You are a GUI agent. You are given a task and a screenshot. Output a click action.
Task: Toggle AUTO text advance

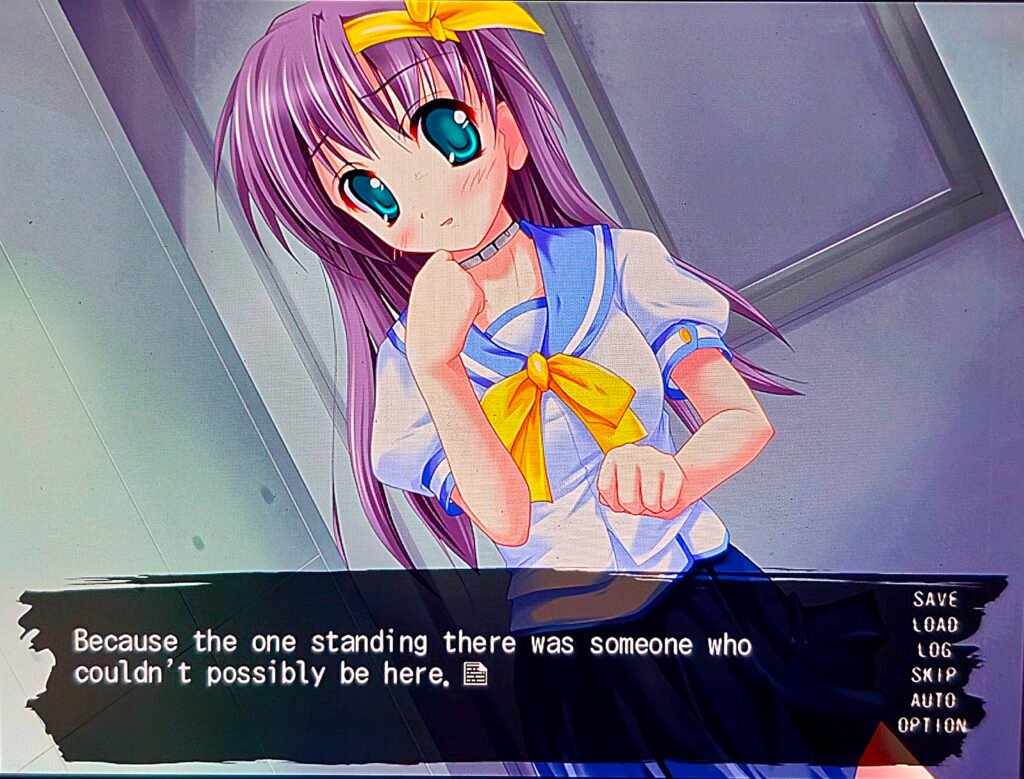[x=933, y=700]
